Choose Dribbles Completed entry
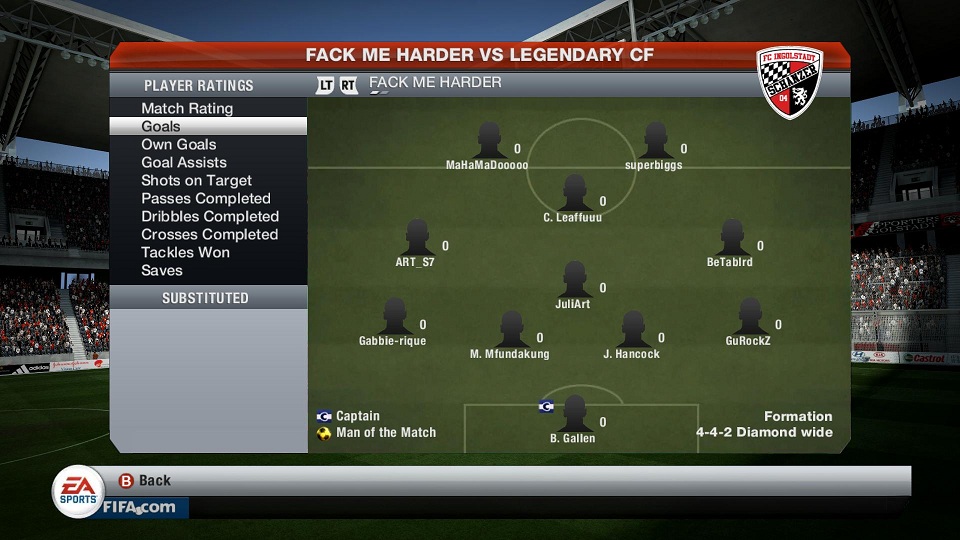The height and width of the screenshot is (540, 960). click(x=210, y=216)
